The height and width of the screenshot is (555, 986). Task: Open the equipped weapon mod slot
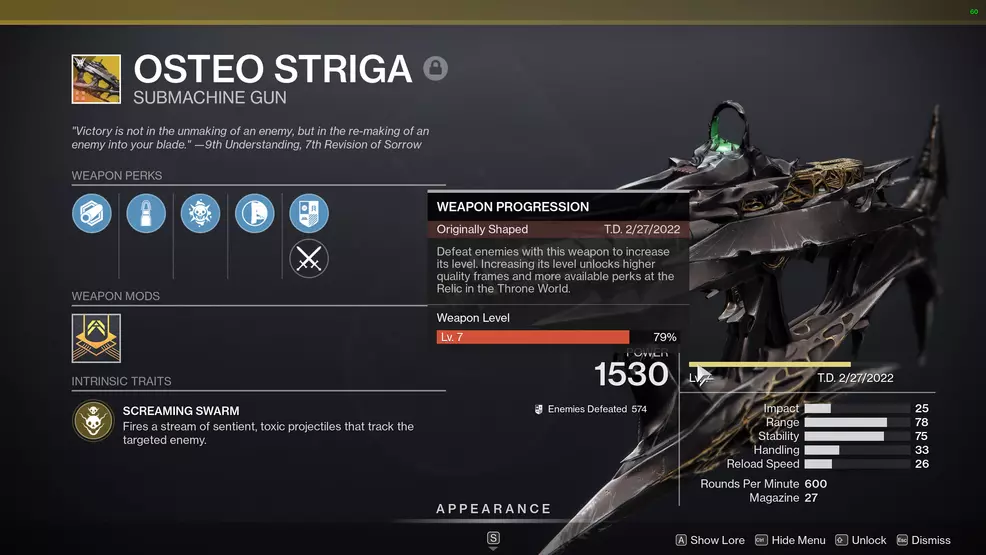tap(96, 338)
